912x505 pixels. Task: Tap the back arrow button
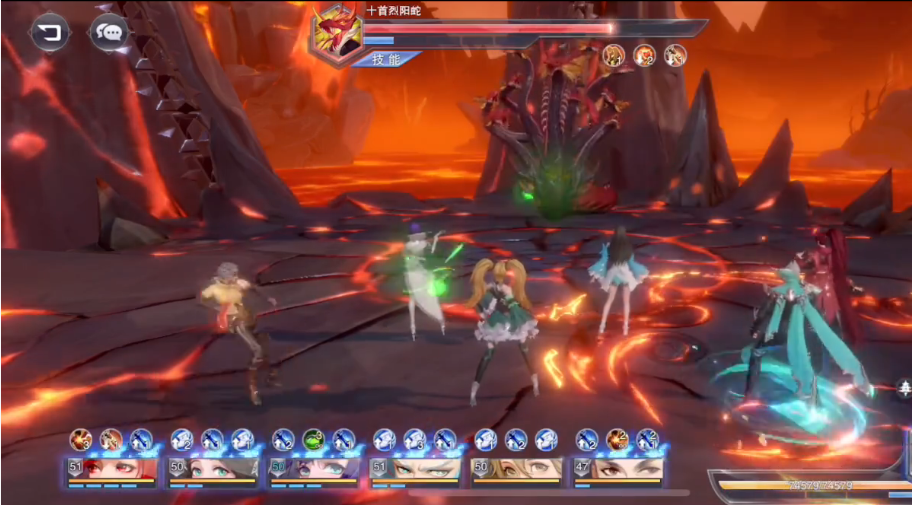pyautogui.click(x=47, y=33)
